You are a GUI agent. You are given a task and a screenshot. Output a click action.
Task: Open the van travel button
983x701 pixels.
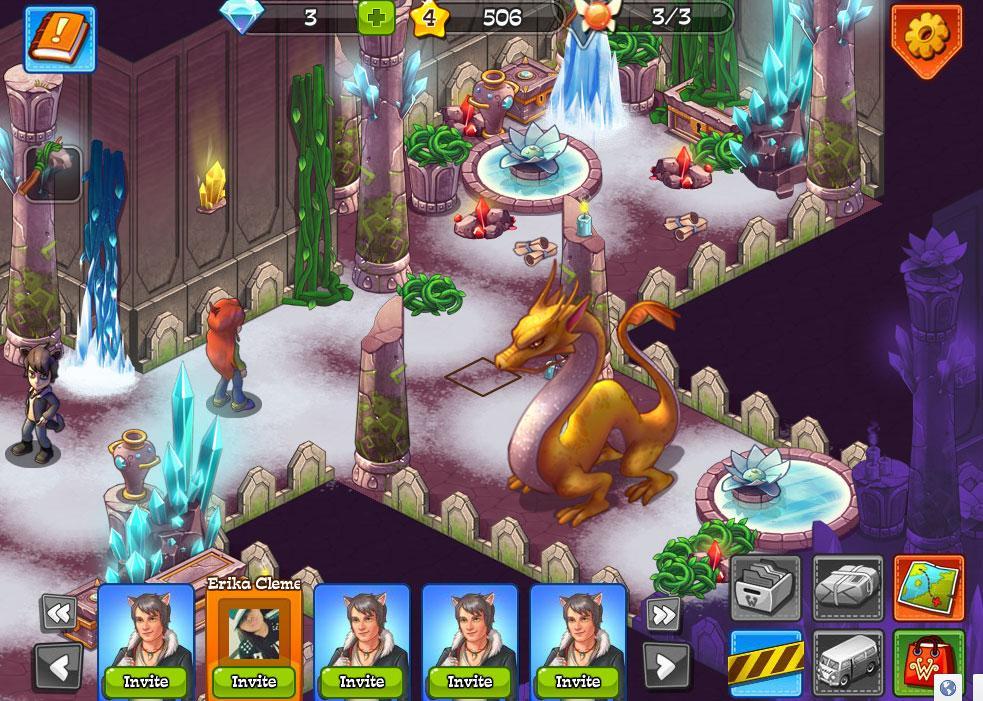pyautogui.click(x=848, y=663)
